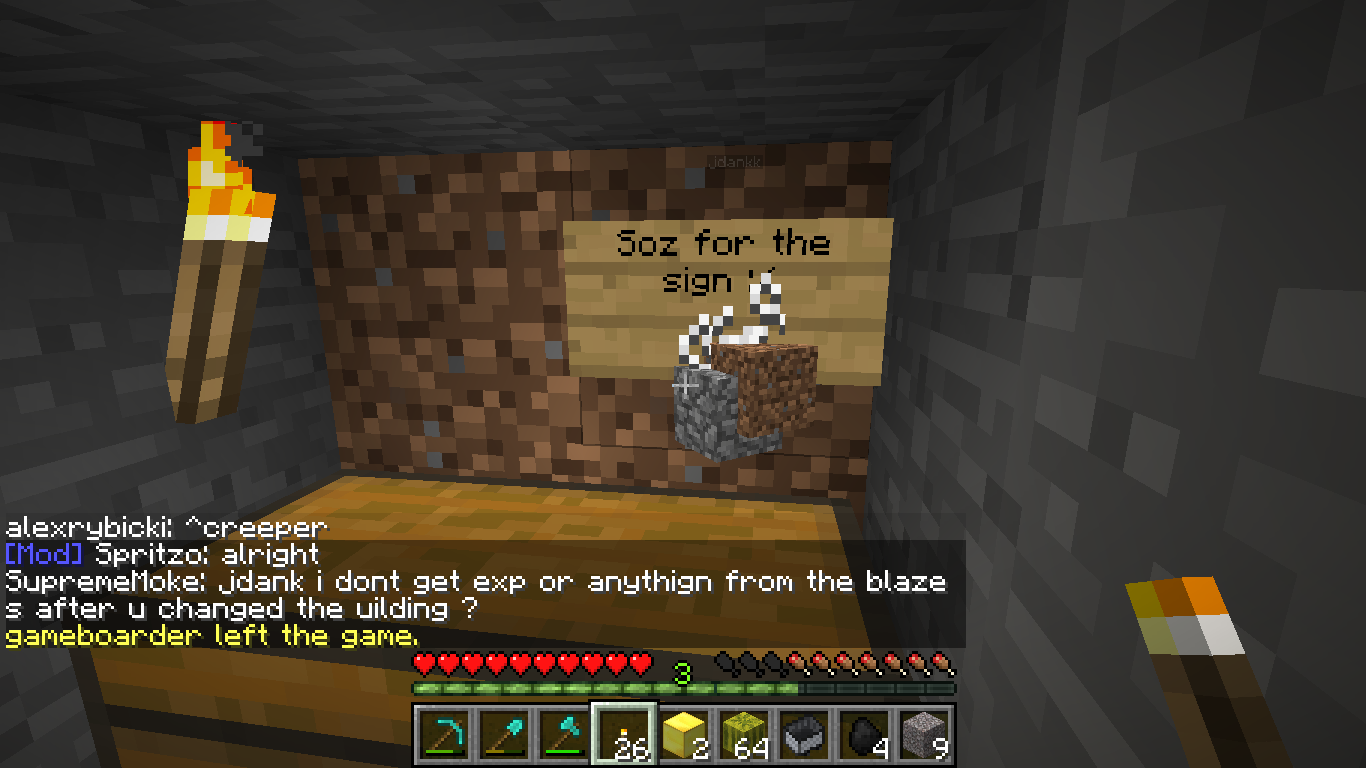The image size is (1366, 768).
Task: Choose the diamond axe in the hotbar
Action: coord(563,735)
